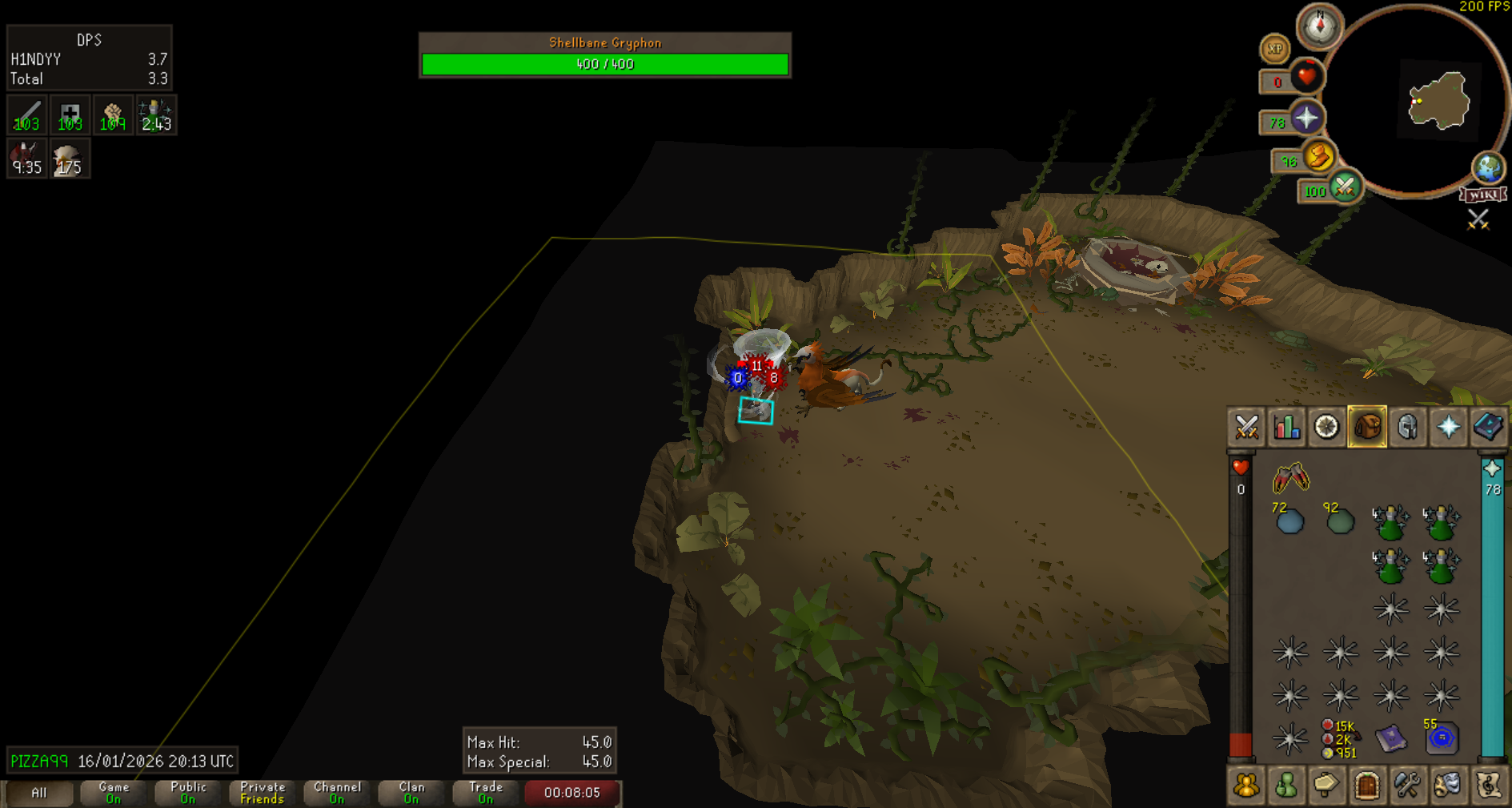This screenshot has height=808, width=1512.
Task: Open the Quest List tab
Action: click(1326, 427)
